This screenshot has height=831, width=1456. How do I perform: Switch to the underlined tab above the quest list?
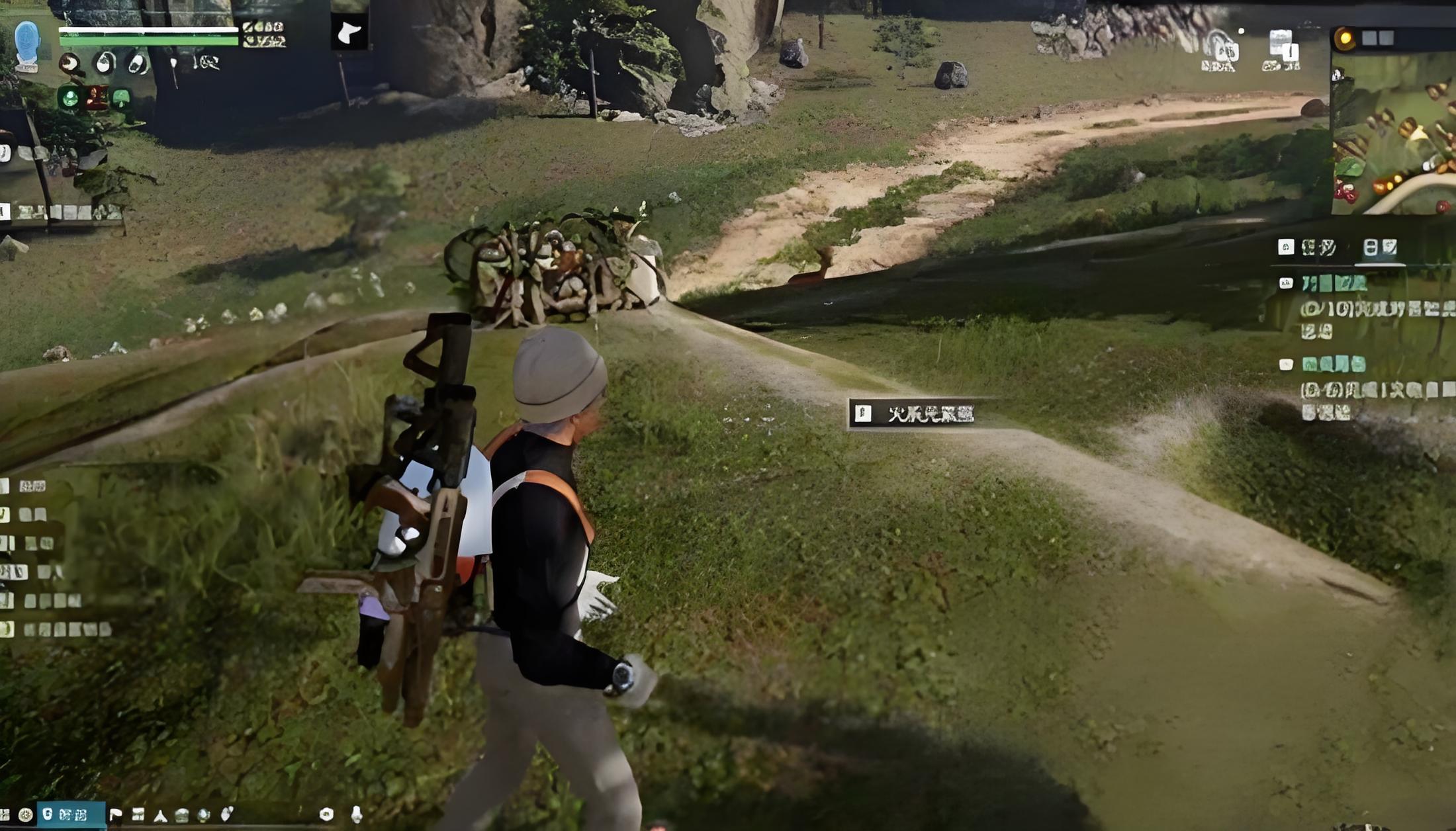click(1380, 248)
